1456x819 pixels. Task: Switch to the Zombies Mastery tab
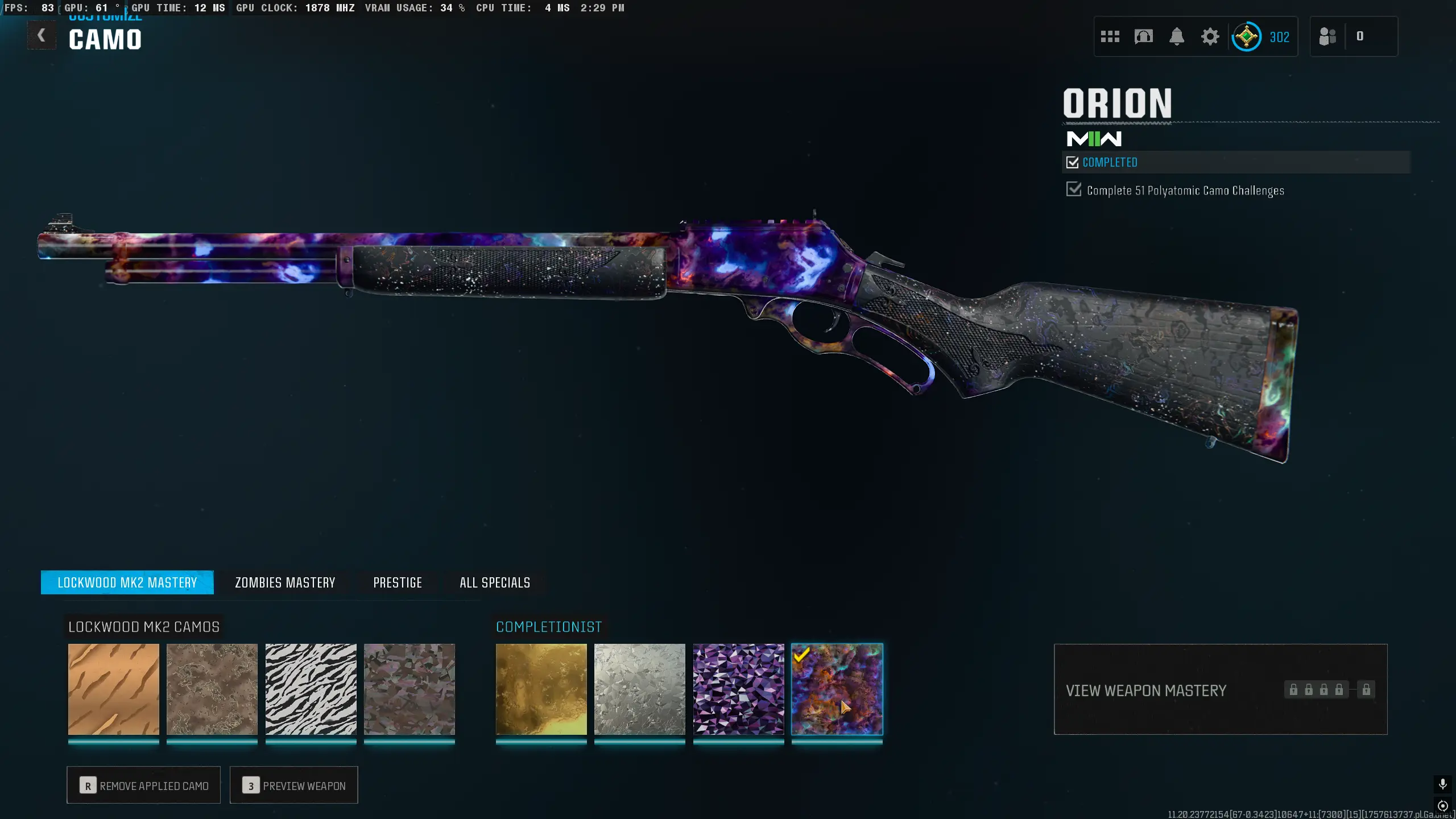pyautogui.click(x=285, y=582)
